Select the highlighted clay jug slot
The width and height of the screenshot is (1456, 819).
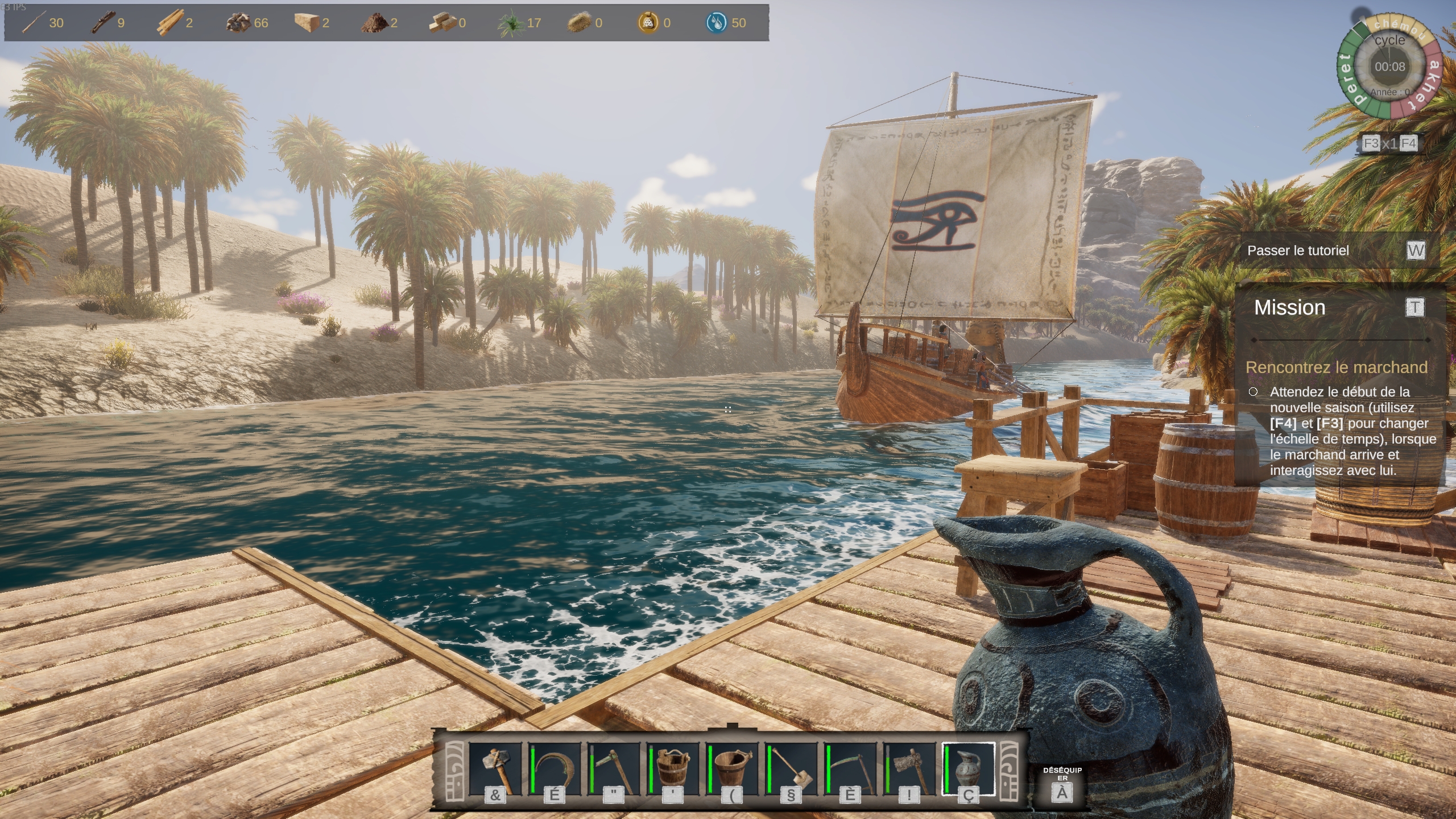click(968, 770)
